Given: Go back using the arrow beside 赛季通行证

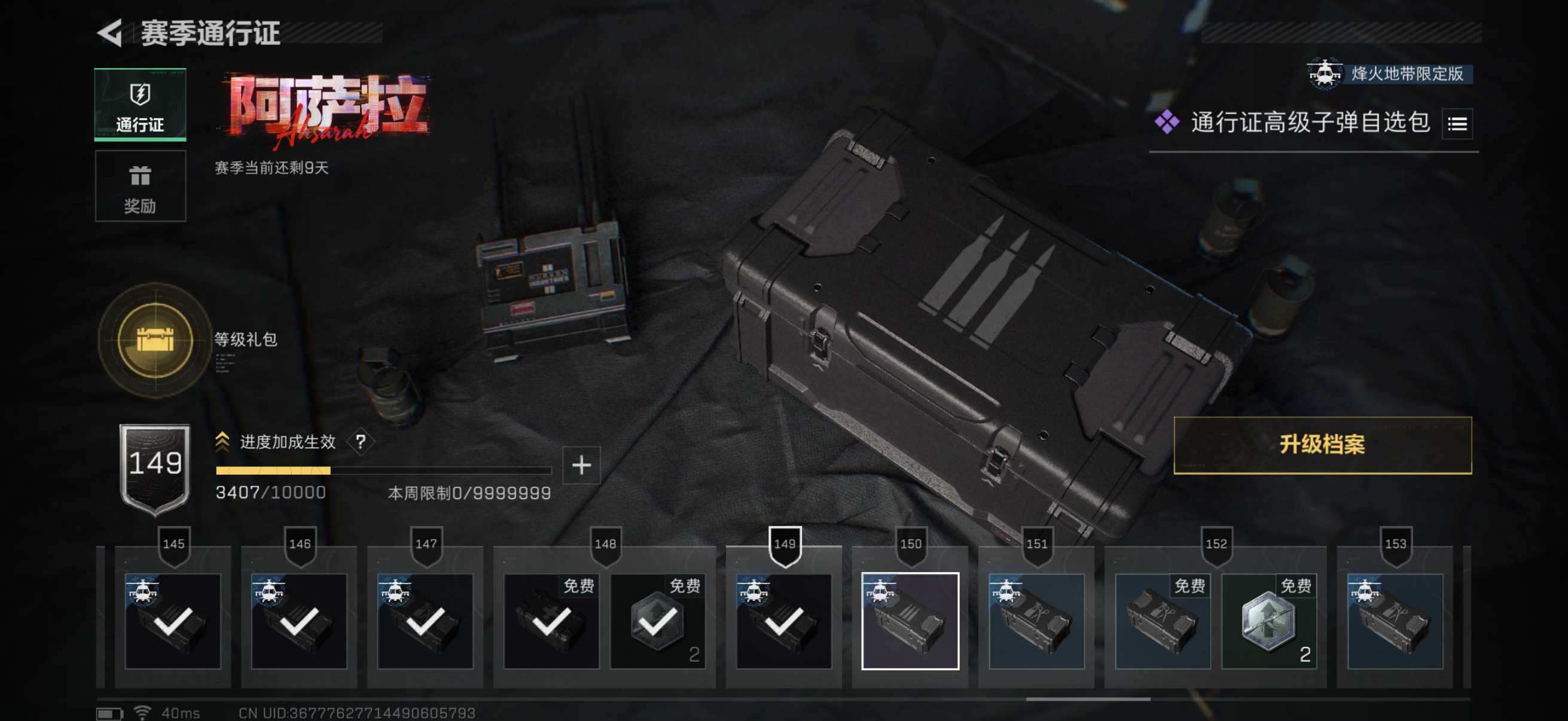Looking at the screenshot, I should tap(110, 33).
